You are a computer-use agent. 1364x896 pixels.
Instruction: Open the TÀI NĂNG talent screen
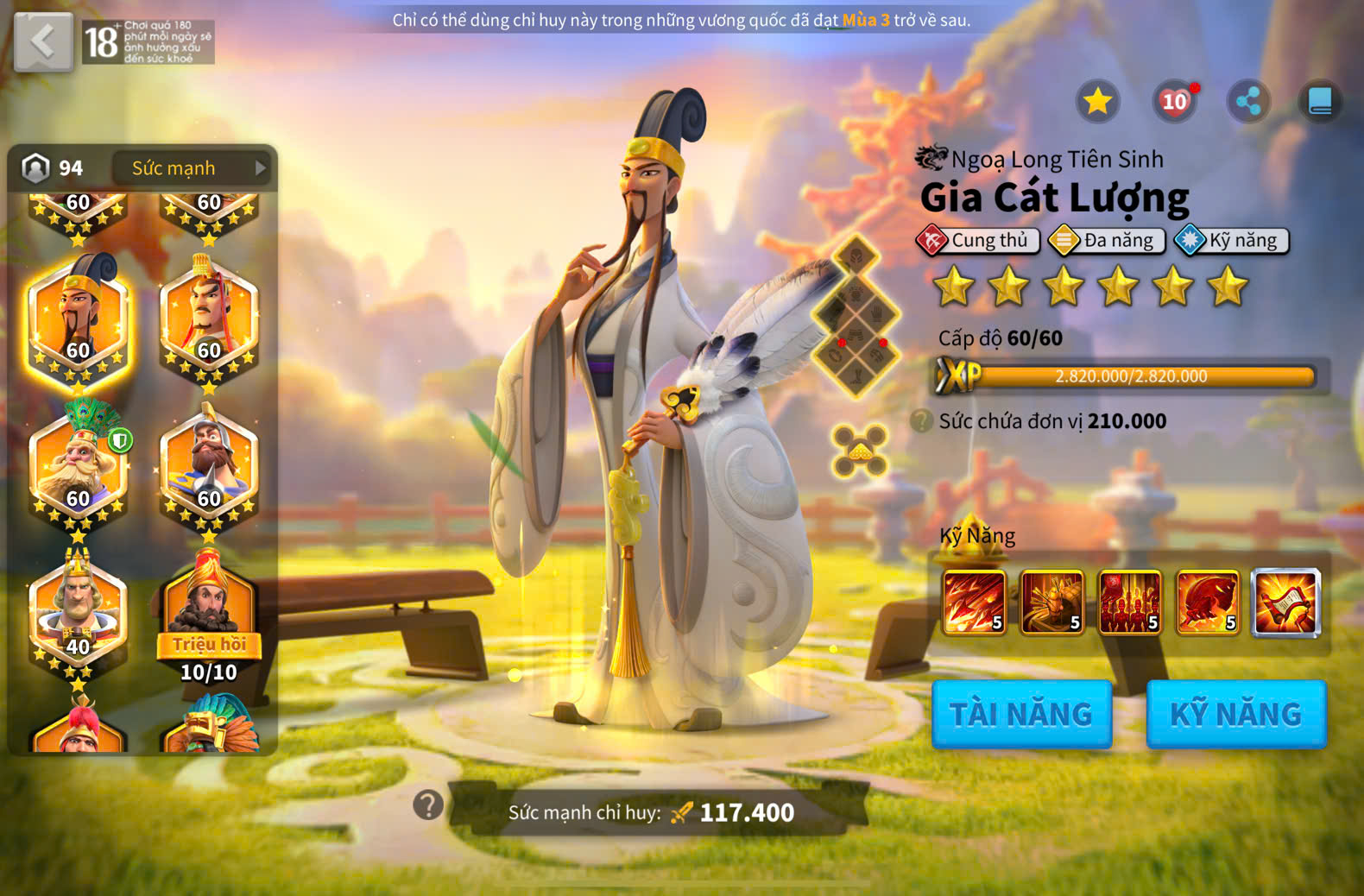pyautogui.click(x=1021, y=714)
